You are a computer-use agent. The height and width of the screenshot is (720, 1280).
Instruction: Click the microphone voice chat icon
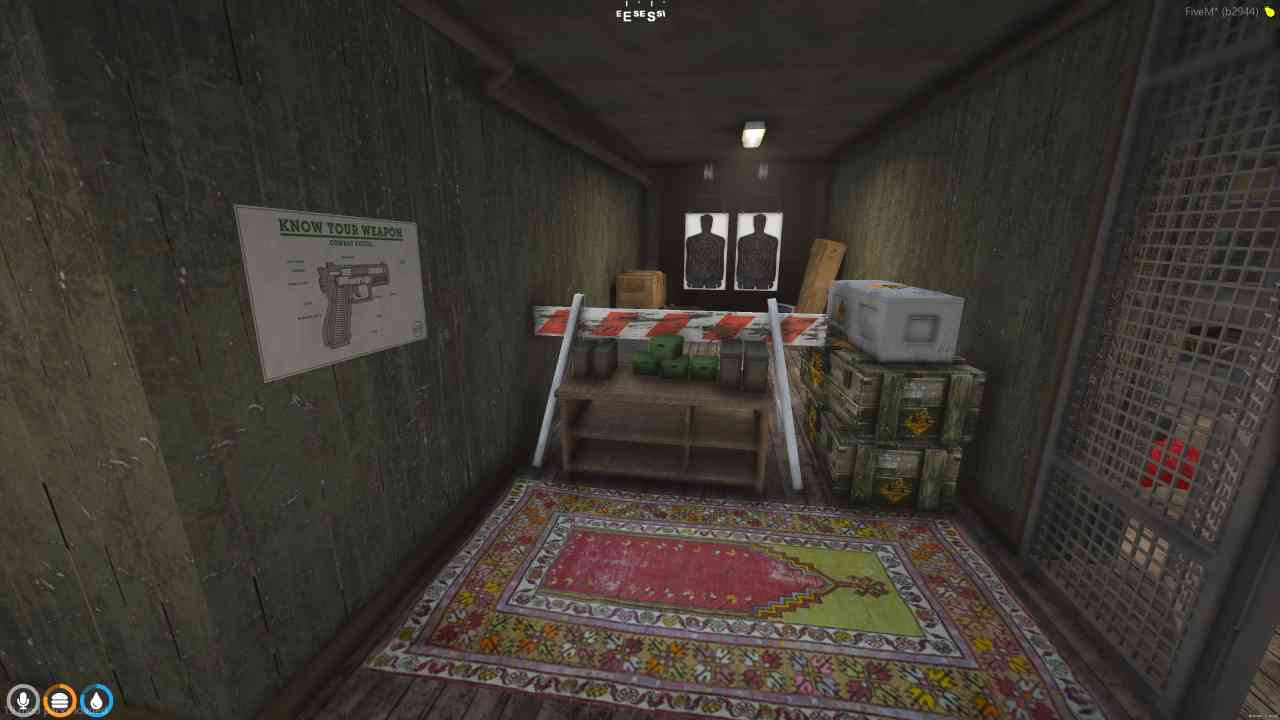22,700
